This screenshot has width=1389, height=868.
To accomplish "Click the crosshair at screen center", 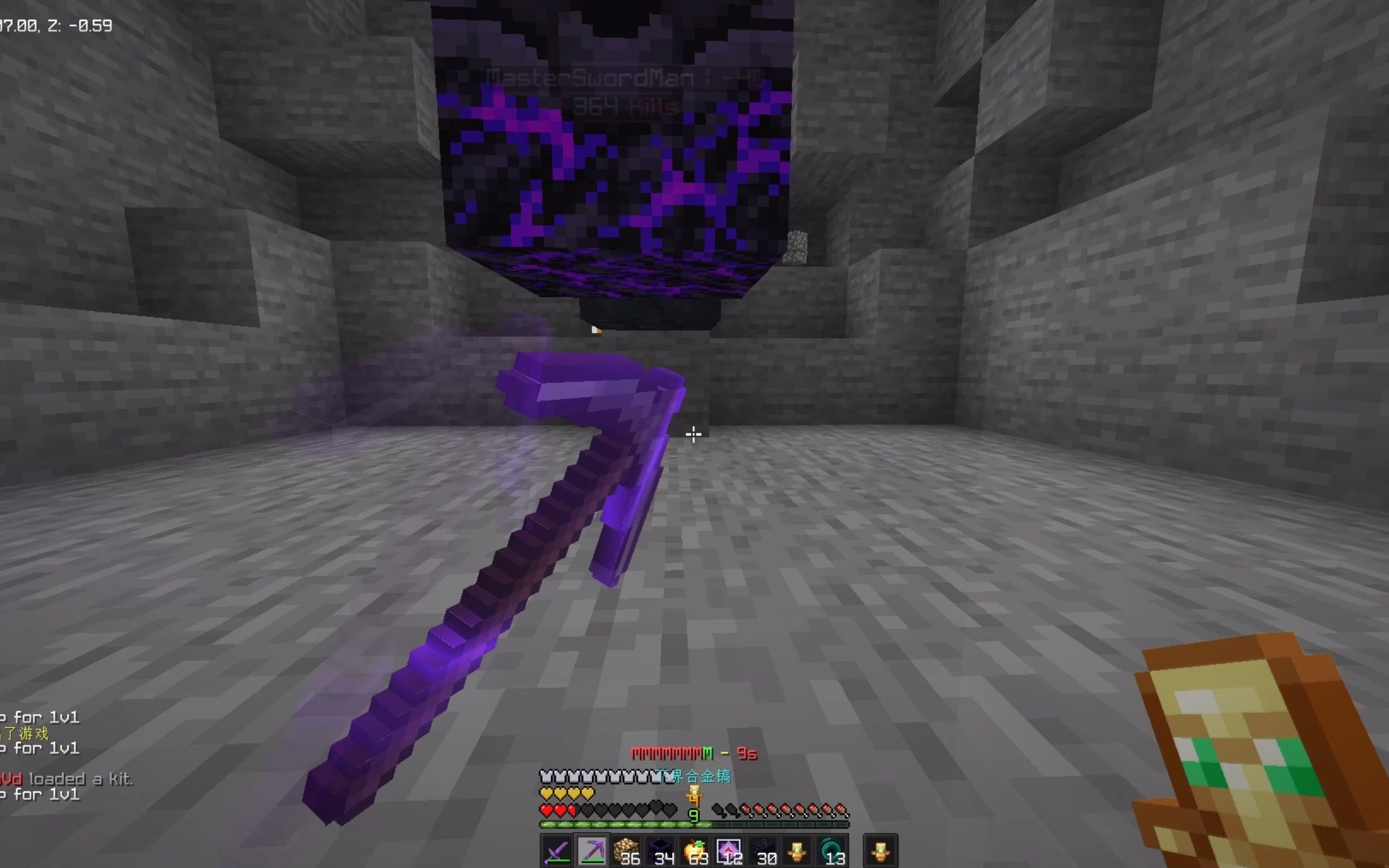I will tap(694, 433).
